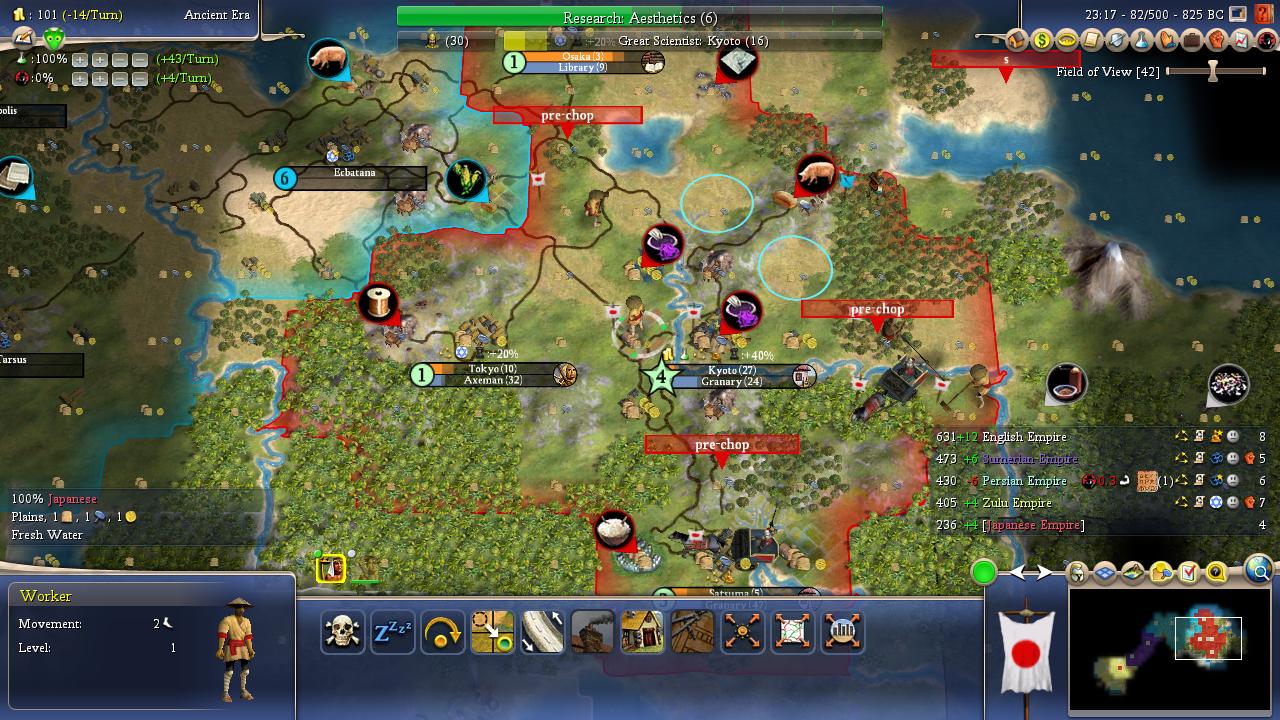Skip the worker's turn
The image size is (1280, 720).
442,632
